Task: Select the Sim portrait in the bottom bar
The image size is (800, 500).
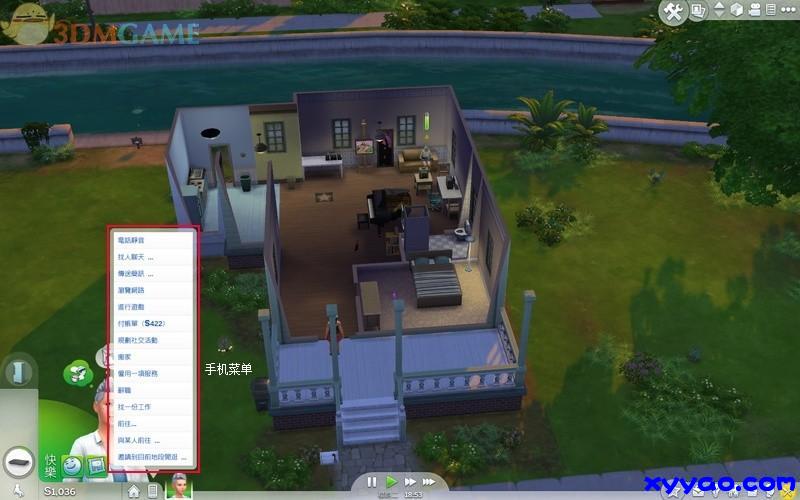Action: 178,485
